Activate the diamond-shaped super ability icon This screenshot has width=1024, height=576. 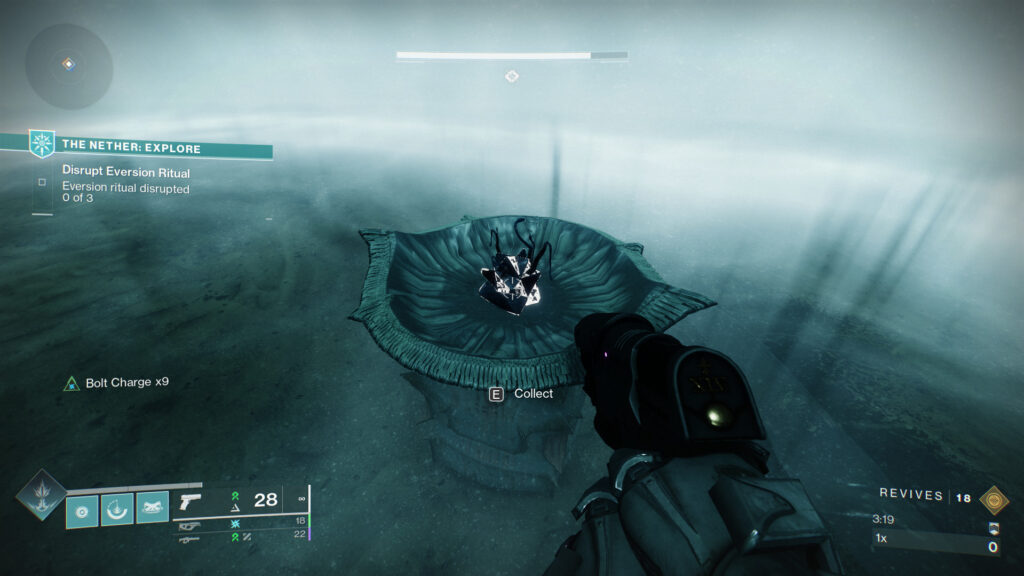click(x=40, y=495)
